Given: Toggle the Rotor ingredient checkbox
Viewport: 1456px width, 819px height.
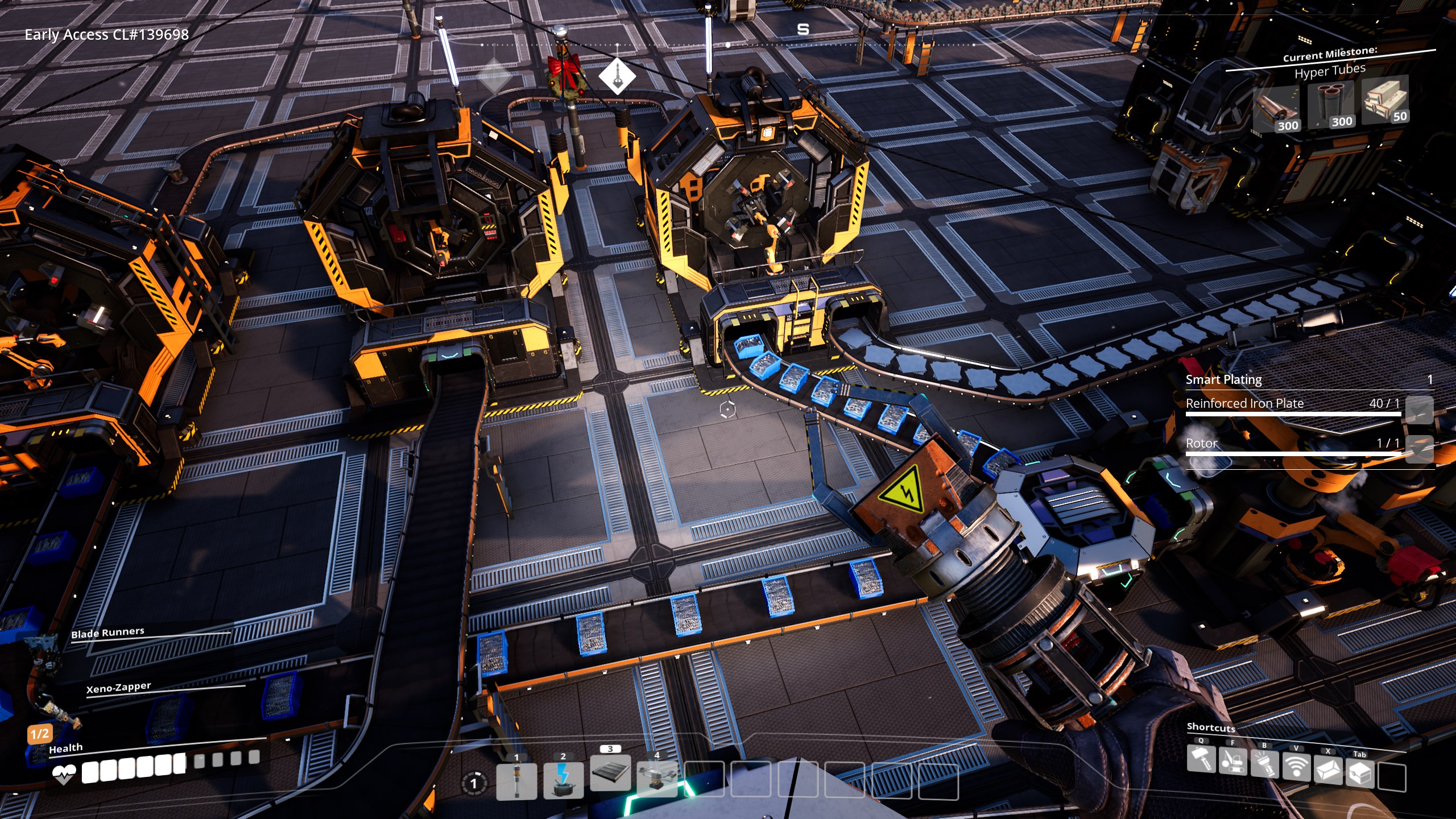Looking at the screenshot, I should coord(1419,449).
